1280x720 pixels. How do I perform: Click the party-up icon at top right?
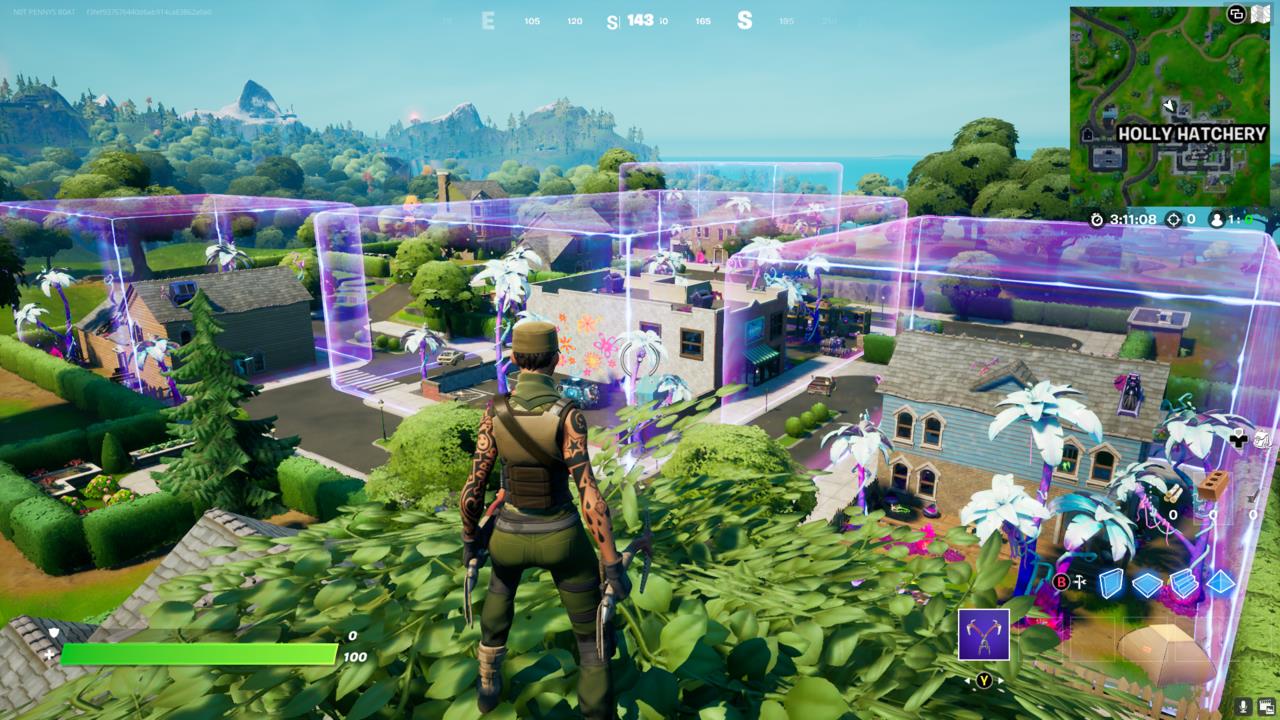pyautogui.click(x=1236, y=14)
